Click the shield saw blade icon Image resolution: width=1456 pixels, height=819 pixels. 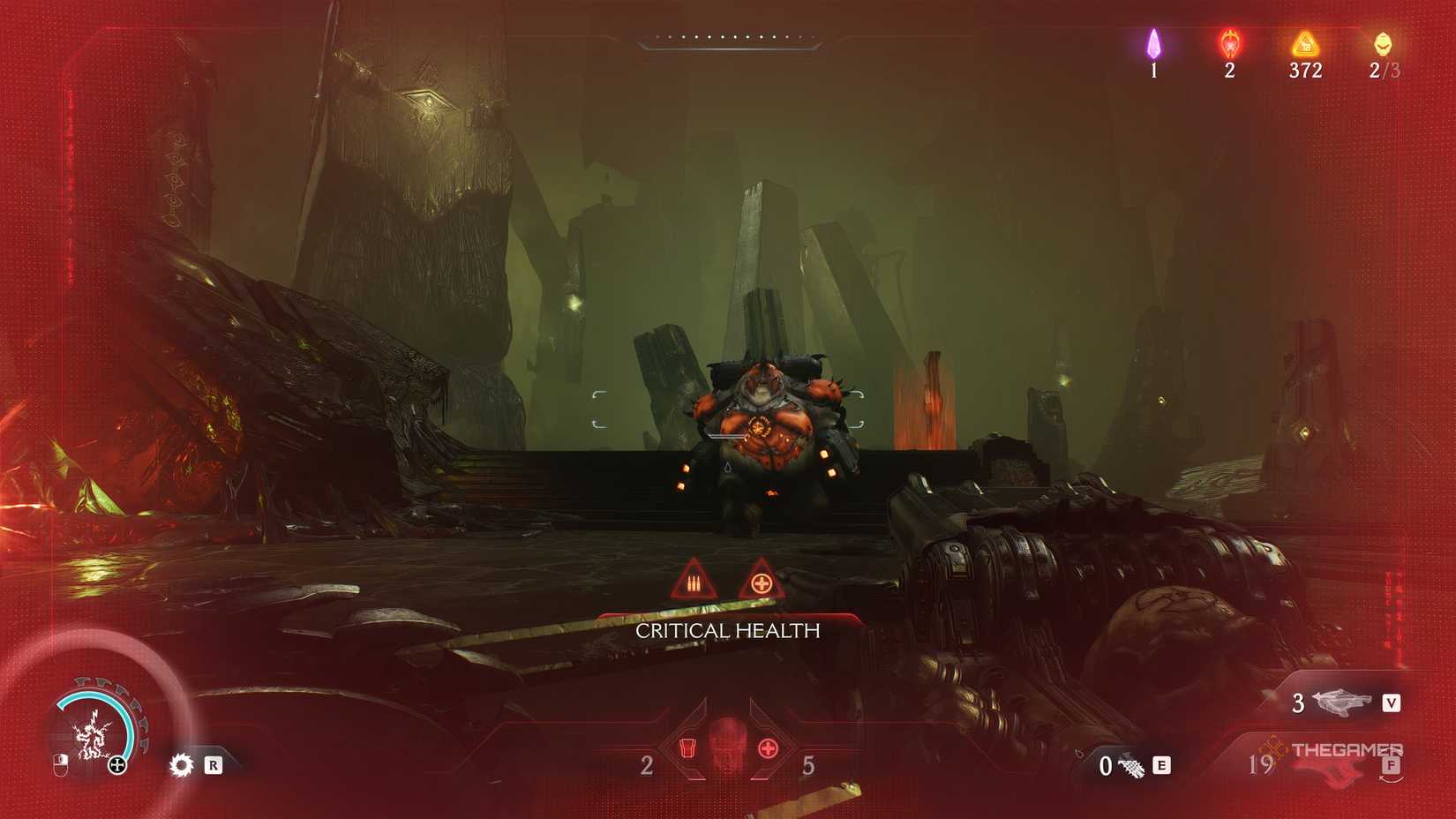tap(183, 765)
